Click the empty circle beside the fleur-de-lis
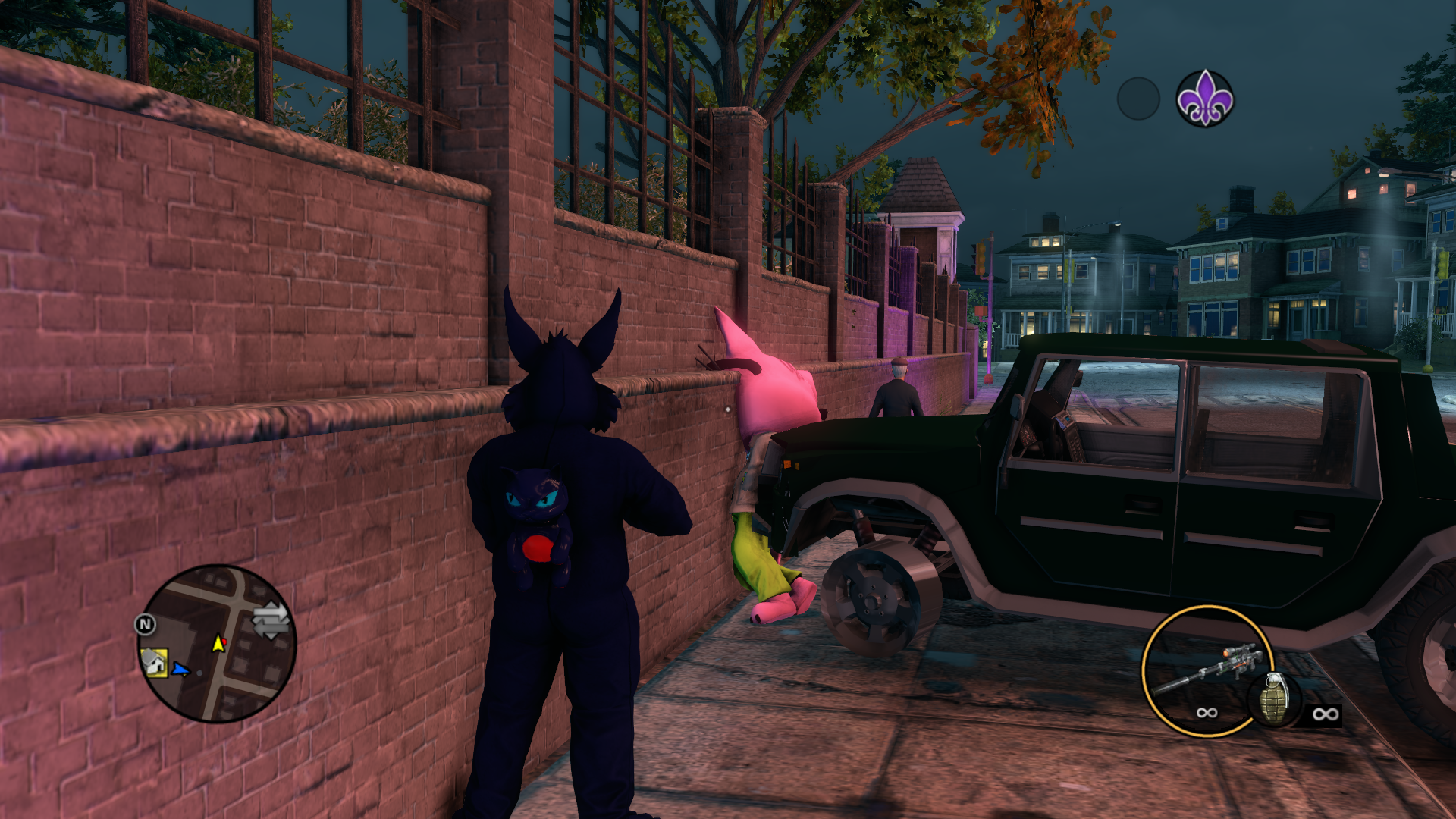The width and height of the screenshot is (1456, 819). [1137, 99]
